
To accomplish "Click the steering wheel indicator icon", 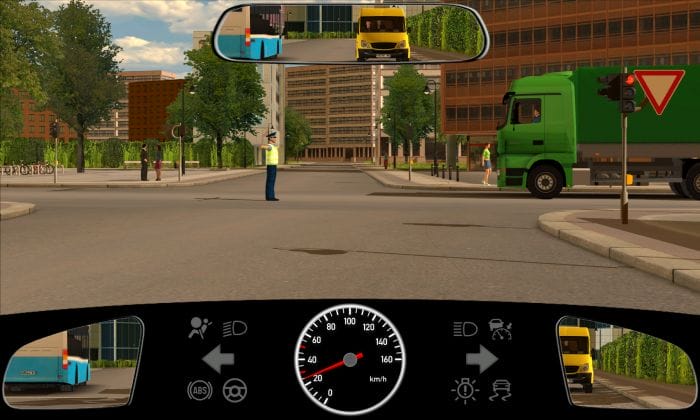I will [235, 390].
